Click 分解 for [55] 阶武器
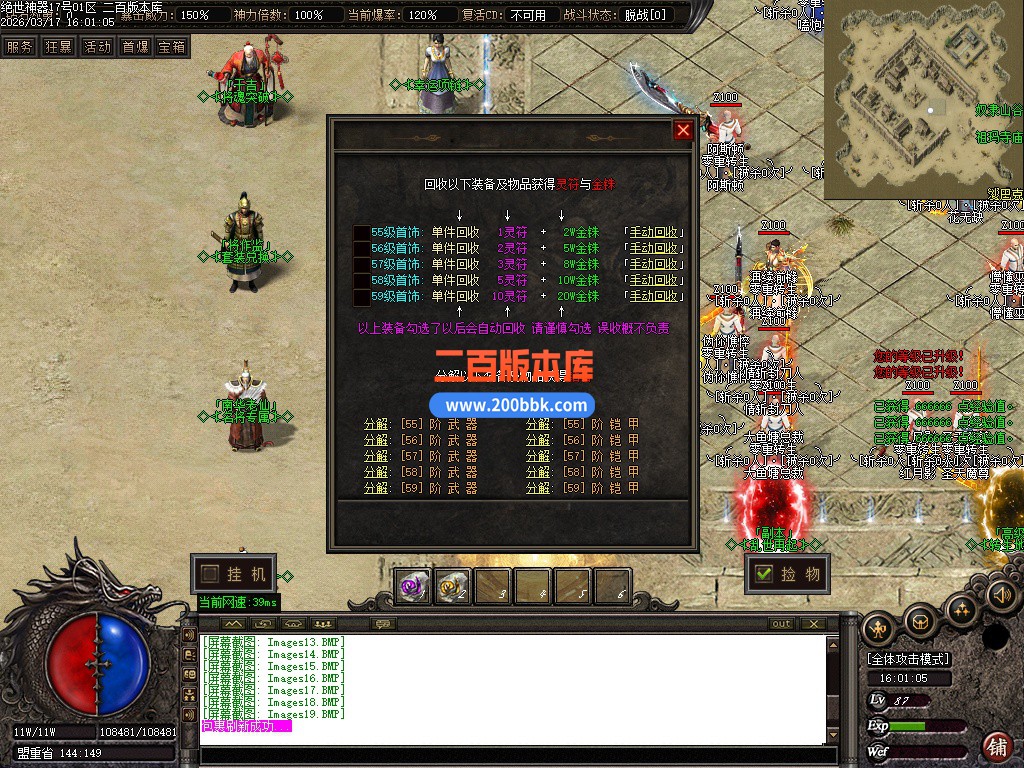Screen dimensions: 1024x768 376,424
